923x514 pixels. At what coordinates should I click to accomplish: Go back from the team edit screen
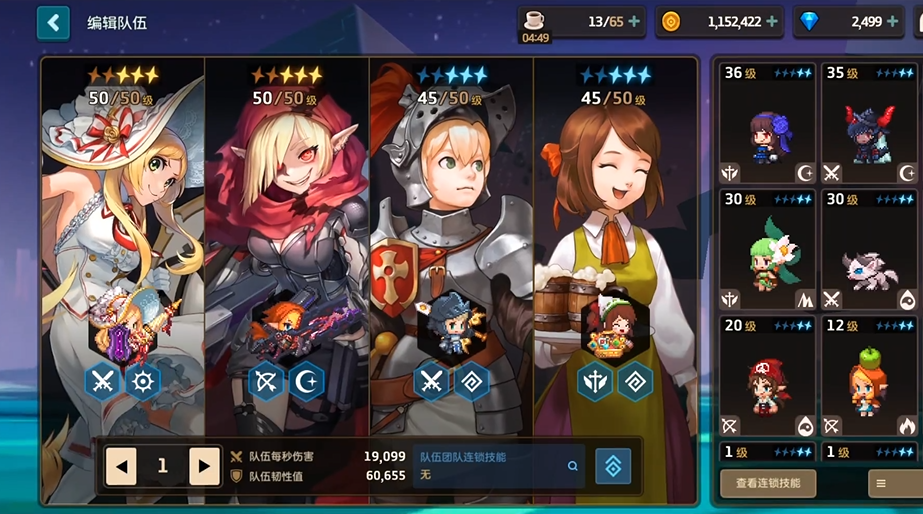tap(53, 22)
